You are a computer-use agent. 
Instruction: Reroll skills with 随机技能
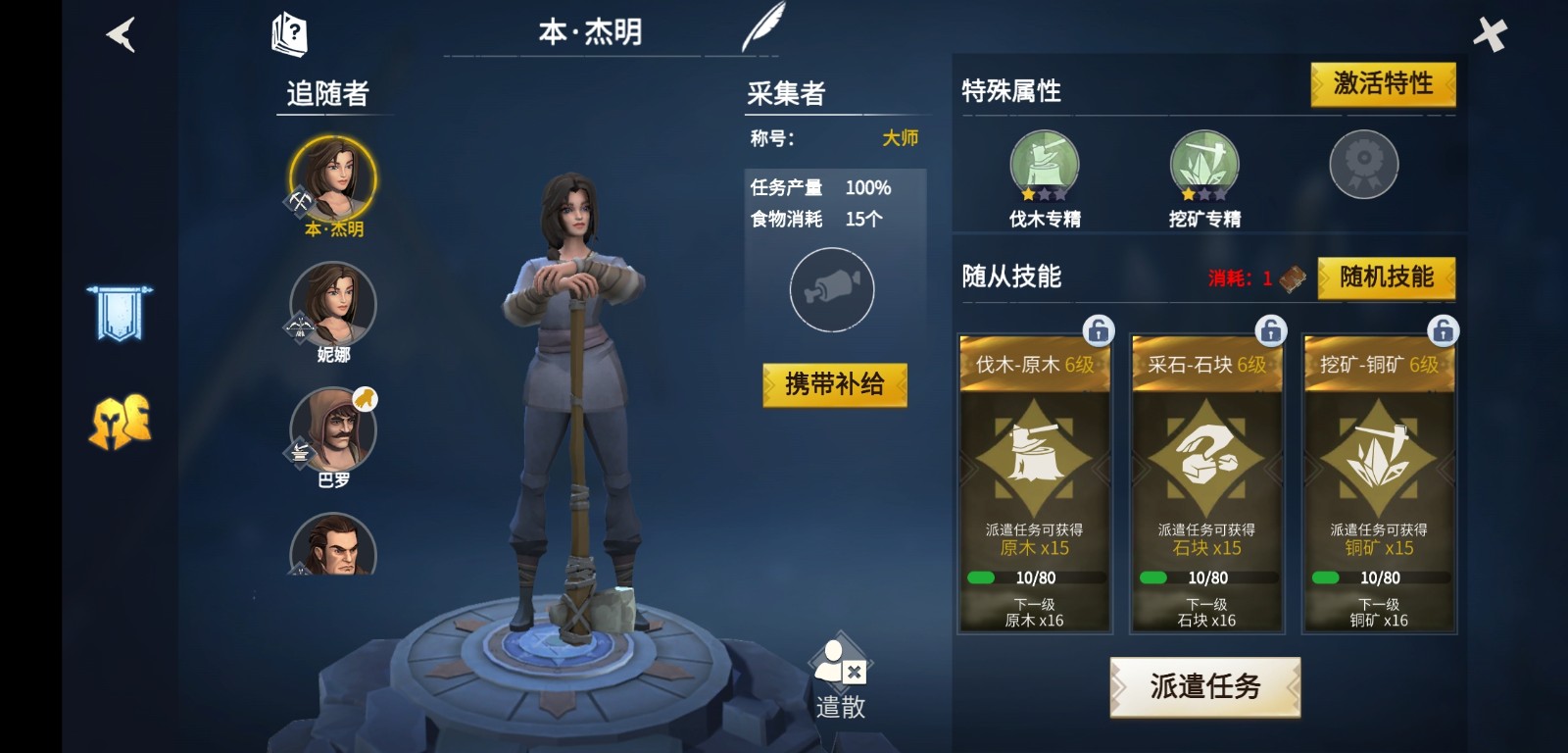(1386, 277)
